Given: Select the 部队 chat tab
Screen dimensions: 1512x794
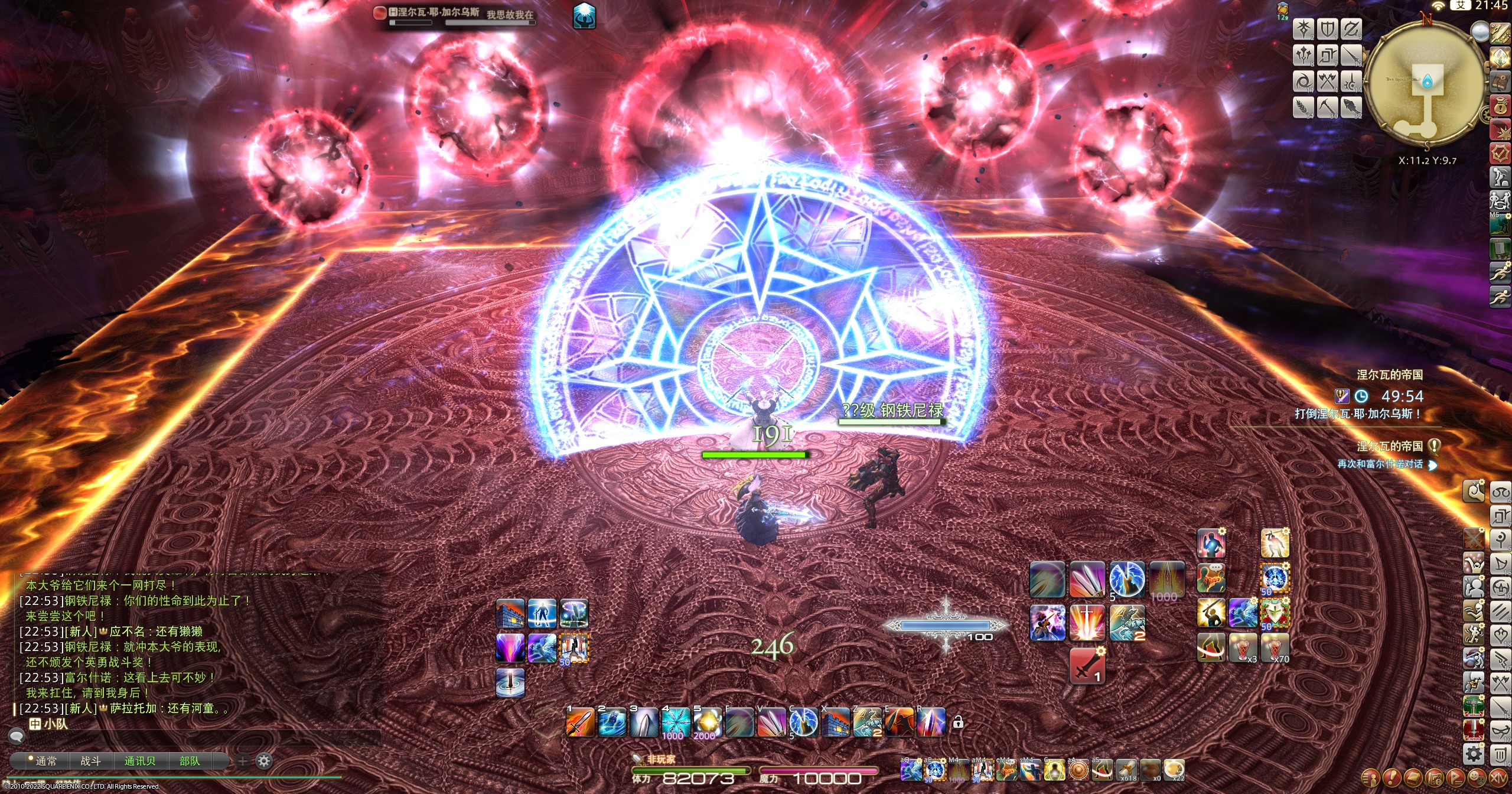Looking at the screenshot, I should (190, 761).
